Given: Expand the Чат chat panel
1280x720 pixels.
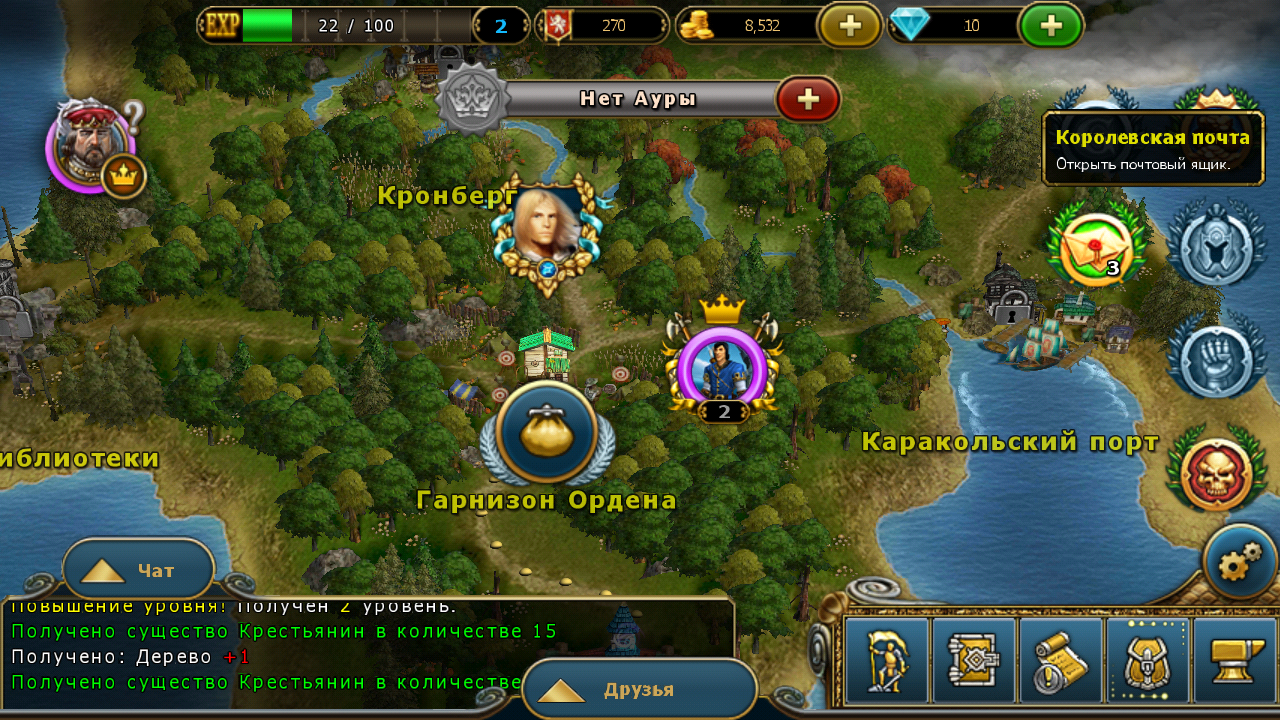Looking at the screenshot, I should click(138, 570).
